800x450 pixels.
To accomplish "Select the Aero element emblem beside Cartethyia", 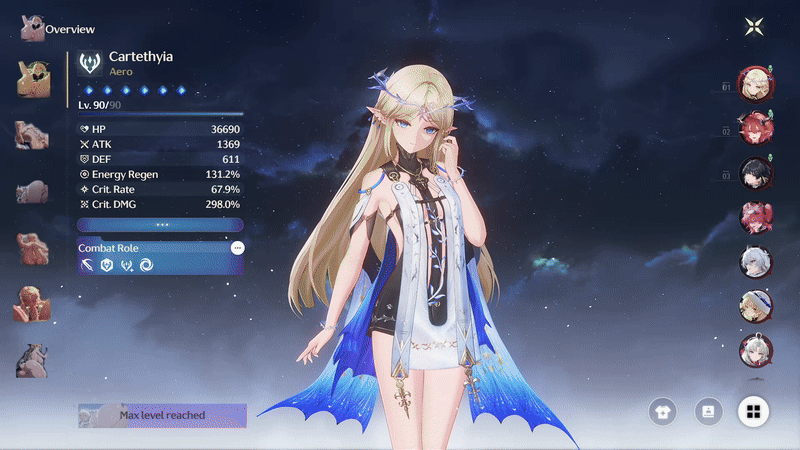I will pos(90,63).
